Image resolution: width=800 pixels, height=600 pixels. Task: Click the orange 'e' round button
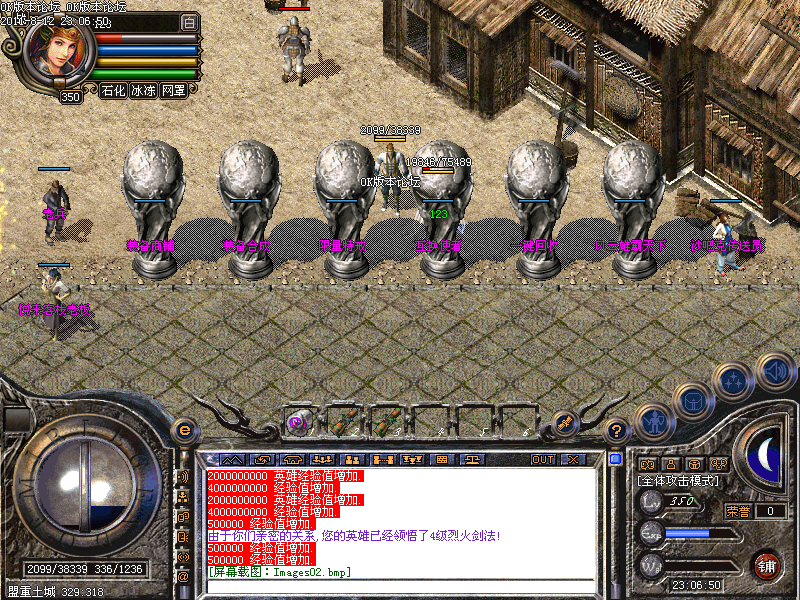[x=184, y=430]
